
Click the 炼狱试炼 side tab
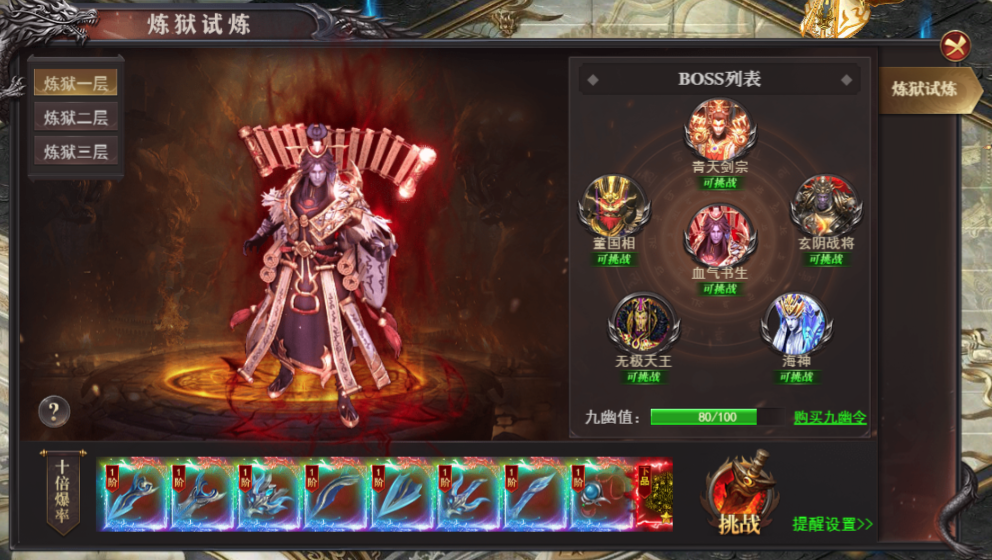coord(924,89)
